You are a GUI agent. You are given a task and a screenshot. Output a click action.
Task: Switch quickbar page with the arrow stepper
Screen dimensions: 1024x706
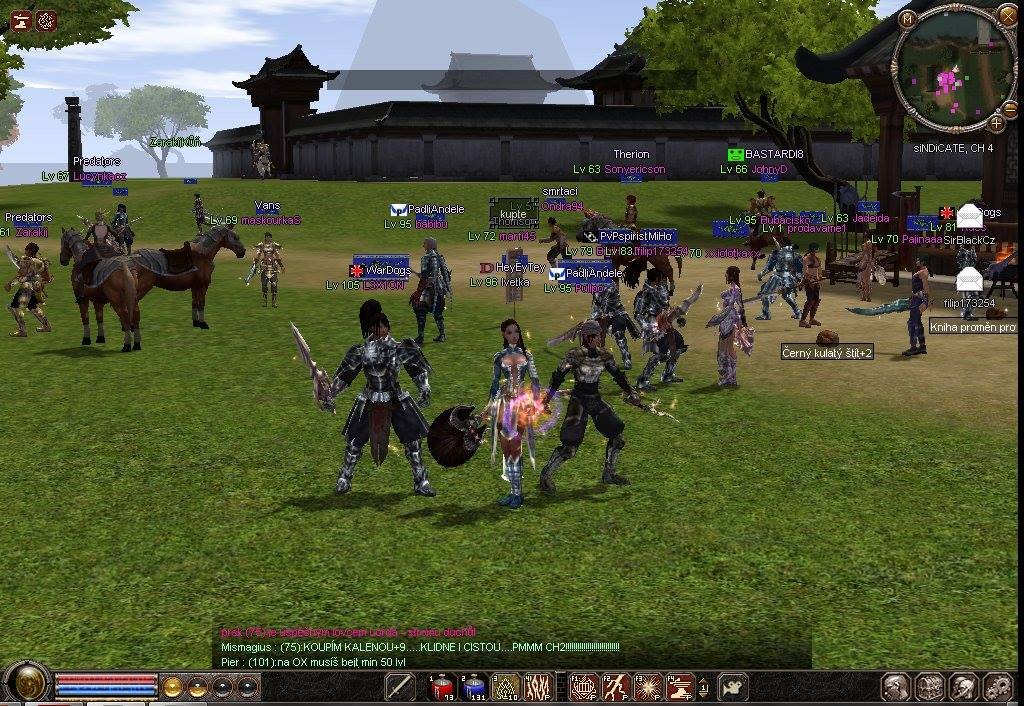(x=704, y=687)
